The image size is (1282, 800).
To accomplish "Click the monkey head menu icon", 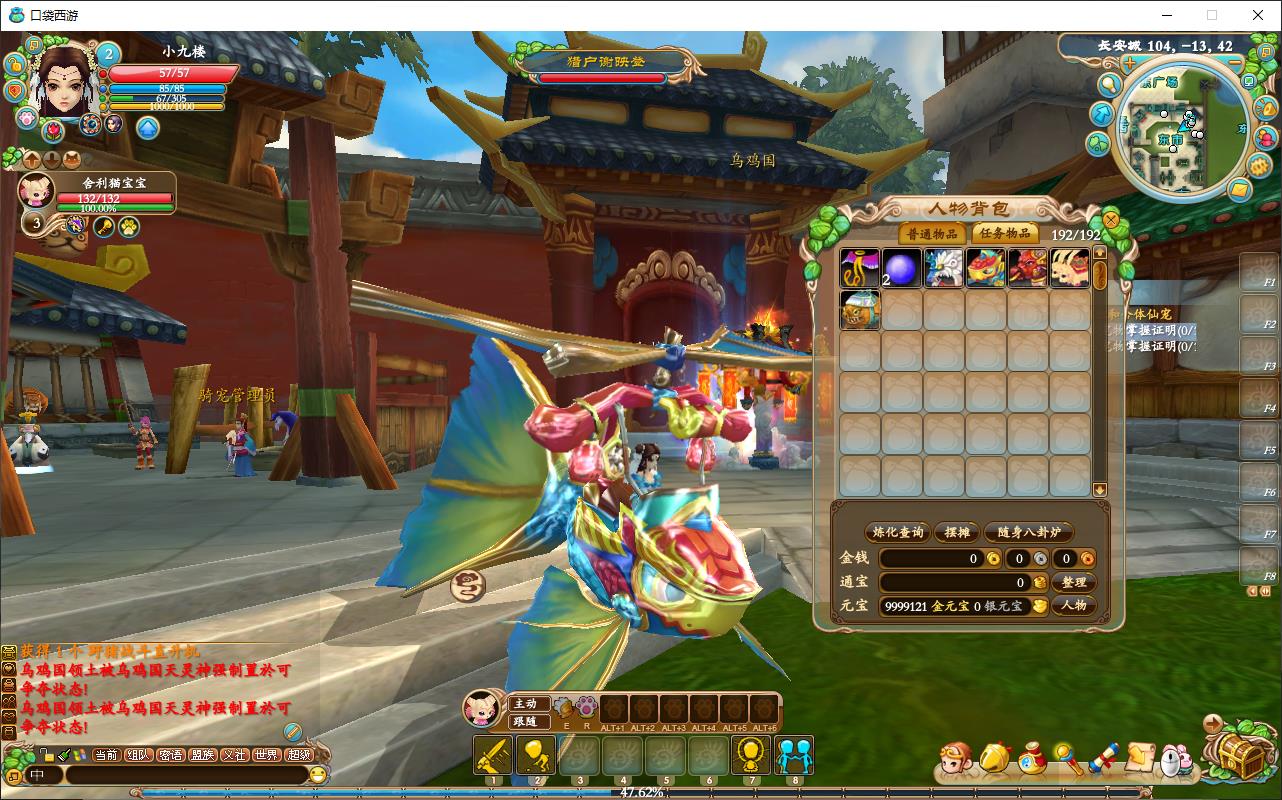I will [956, 762].
